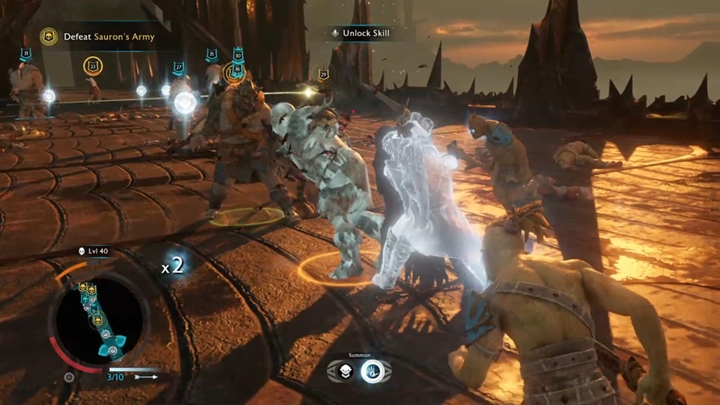Activate the skull summon ability icon

click(x=341, y=372)
